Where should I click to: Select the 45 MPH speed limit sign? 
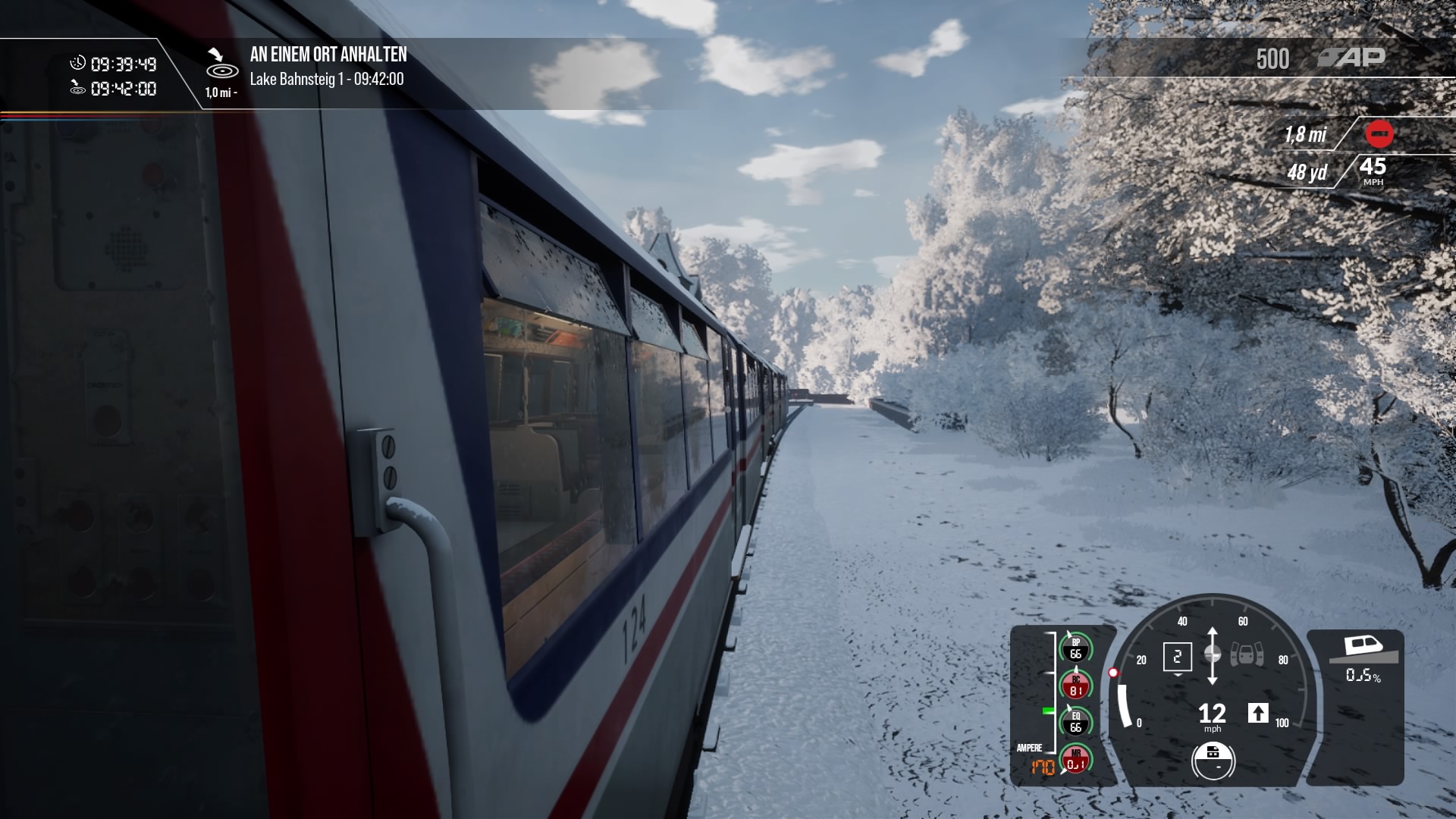1373,171
